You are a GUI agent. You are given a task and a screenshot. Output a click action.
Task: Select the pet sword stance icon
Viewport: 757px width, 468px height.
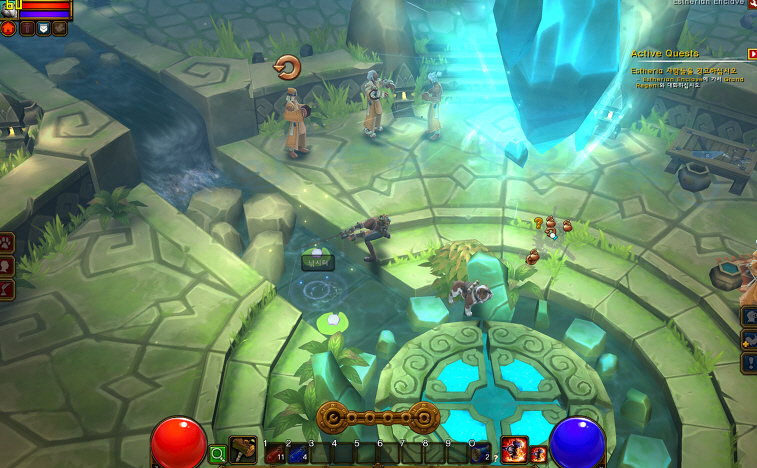click(27, 28)
